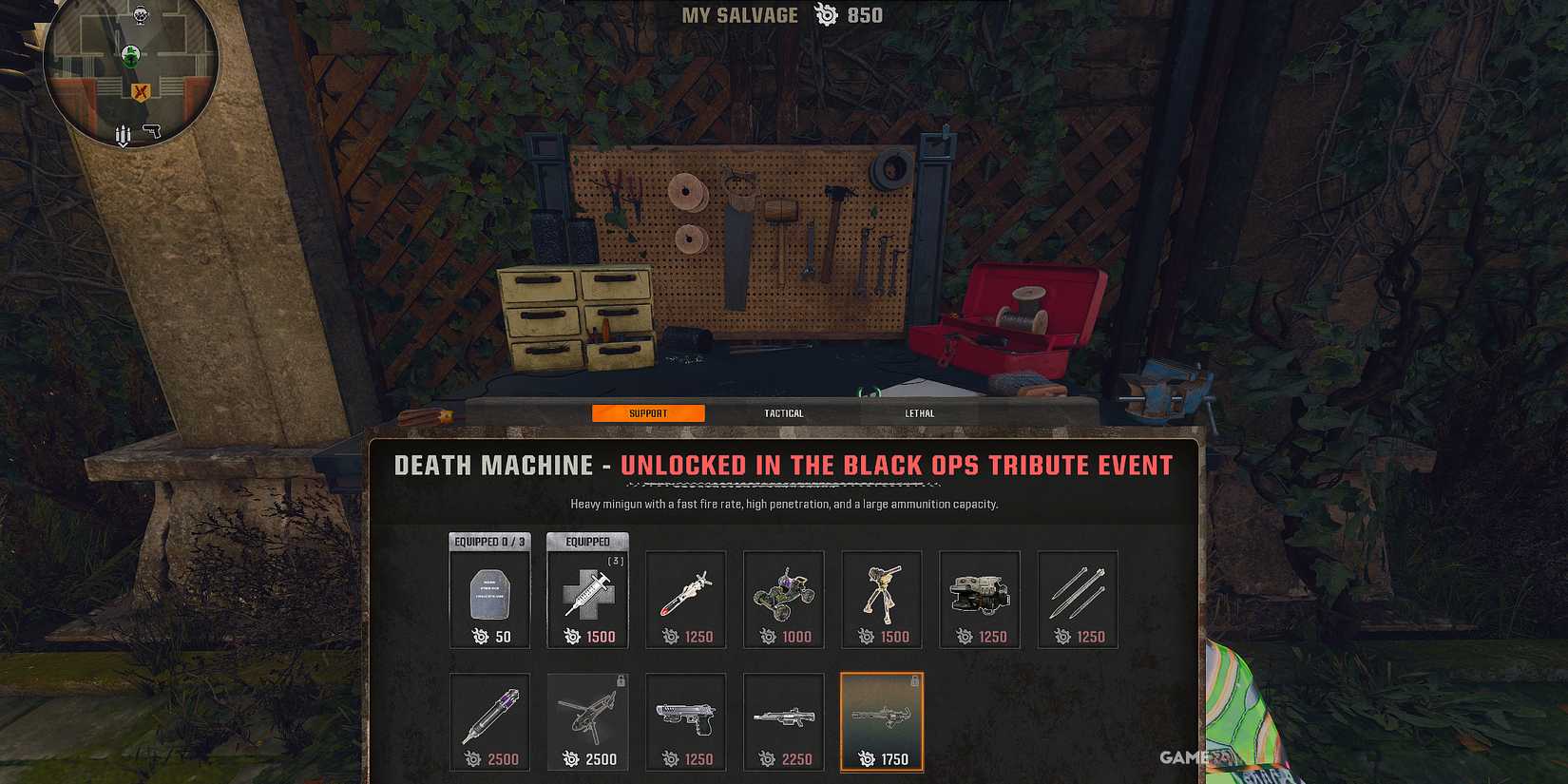Select the mounted turret device priced 1250

point(980,599)
